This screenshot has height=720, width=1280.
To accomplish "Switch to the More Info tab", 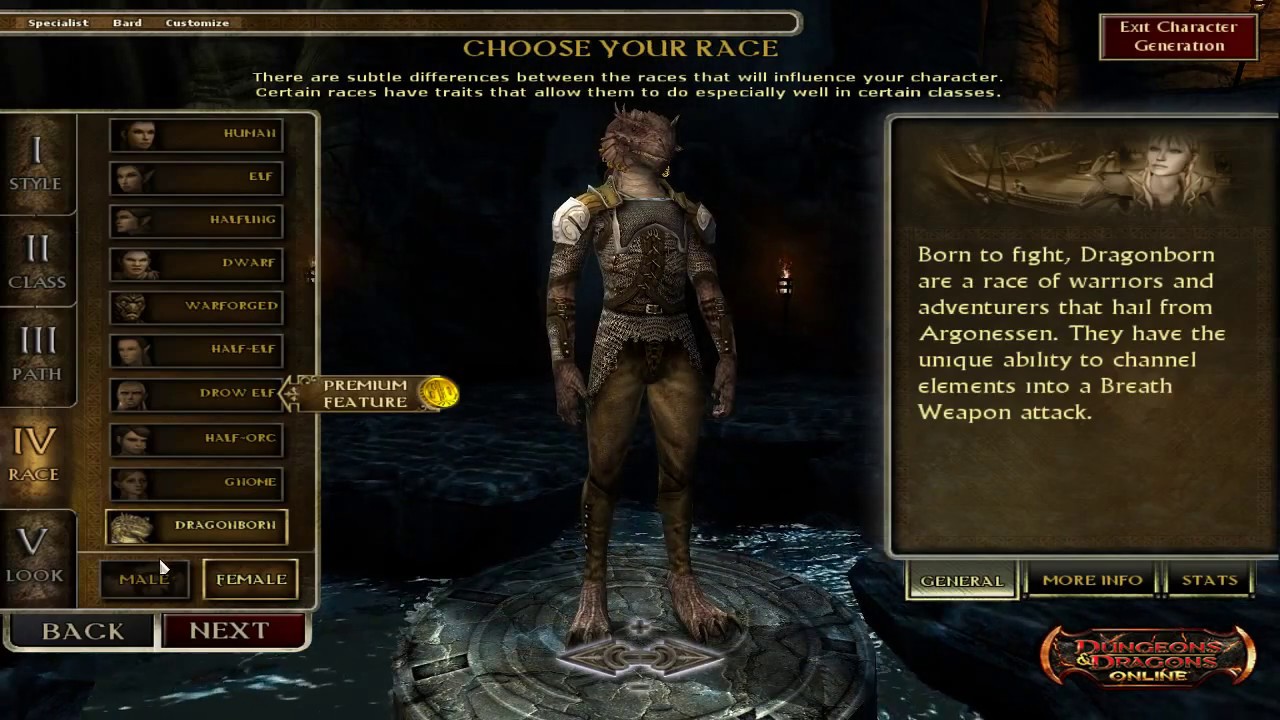I will click(1092, 580).
